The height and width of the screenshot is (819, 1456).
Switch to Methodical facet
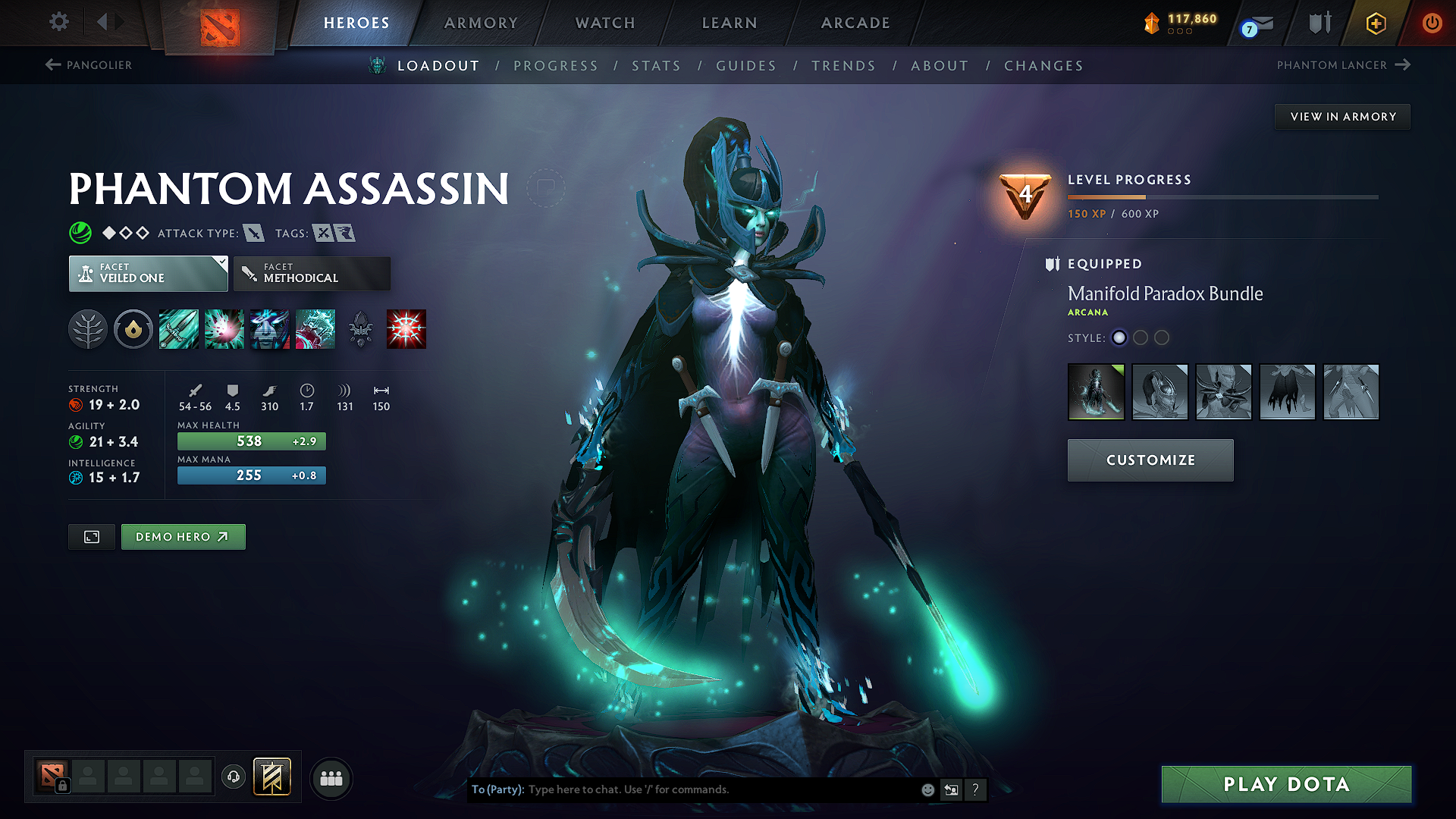(x=312, y=273)
